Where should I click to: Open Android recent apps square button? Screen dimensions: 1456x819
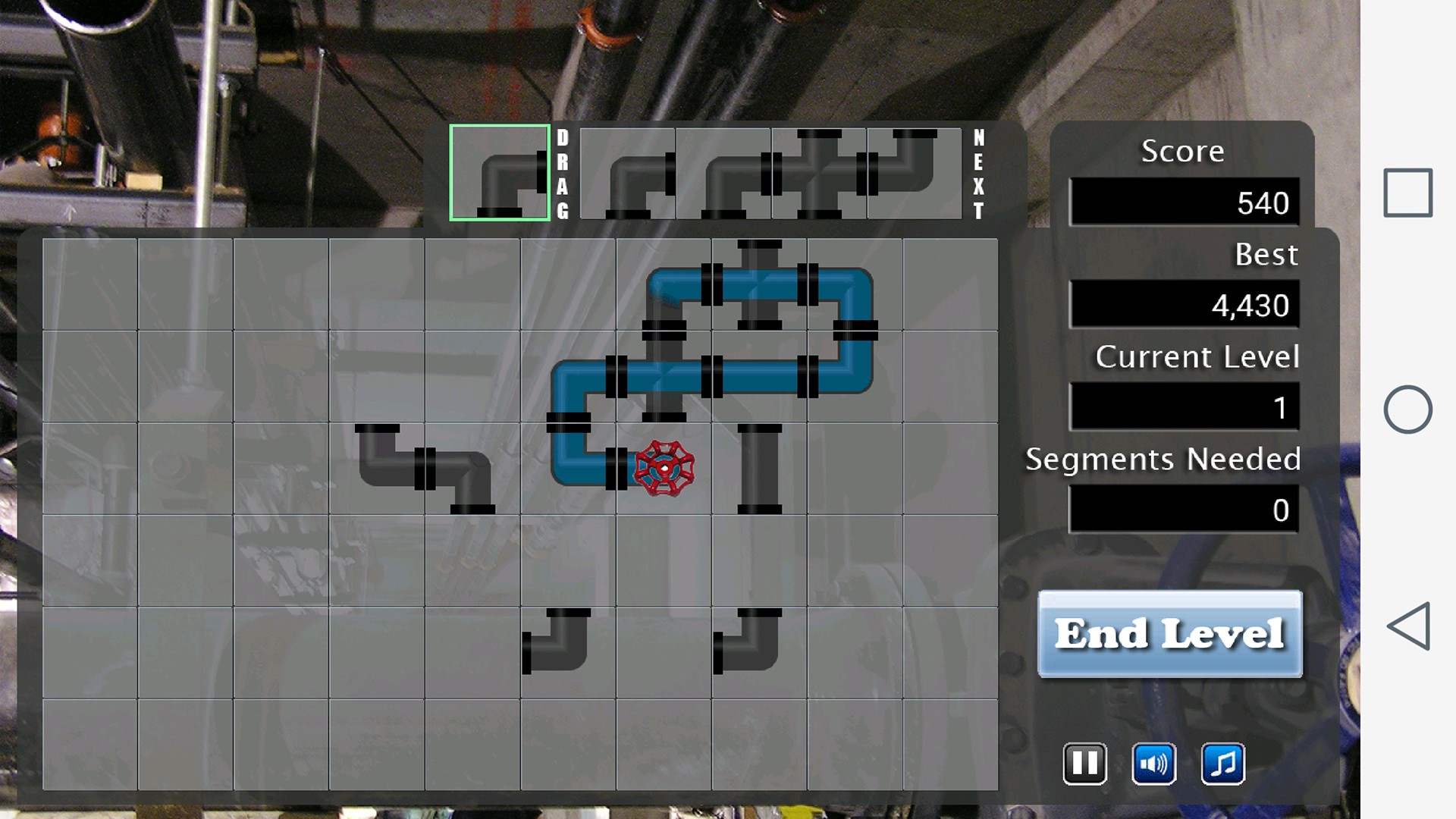tap(1407, 193)
